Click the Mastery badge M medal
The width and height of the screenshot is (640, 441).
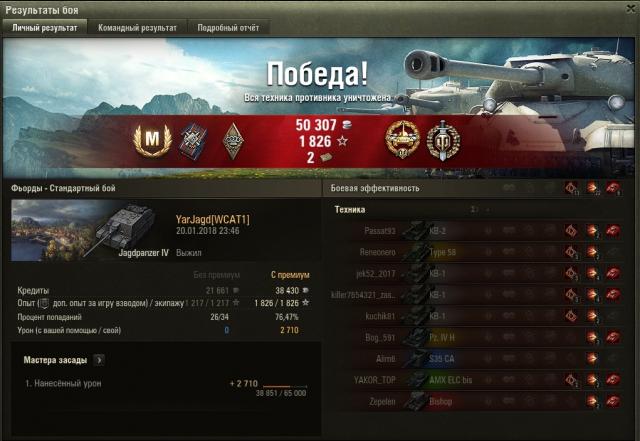click(x=148, y=141)
